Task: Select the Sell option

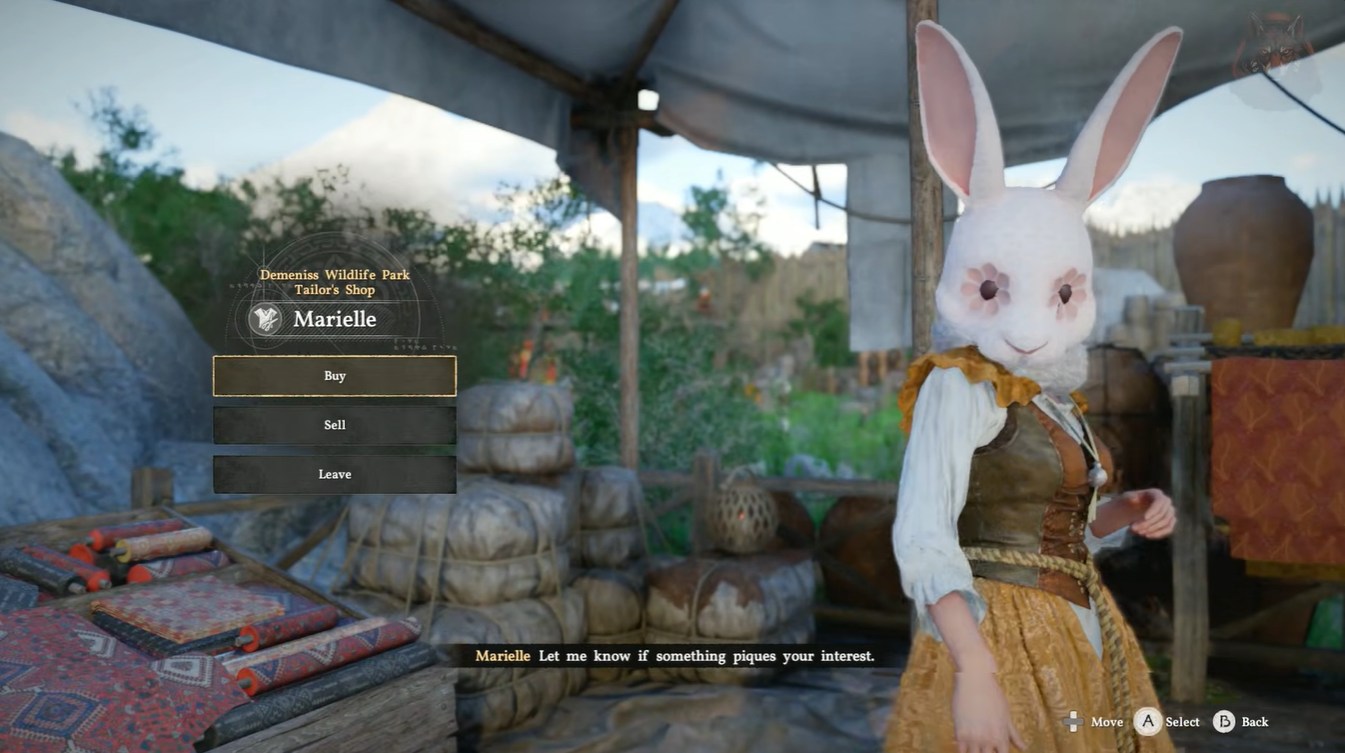Action: click(x=334, y=425)
